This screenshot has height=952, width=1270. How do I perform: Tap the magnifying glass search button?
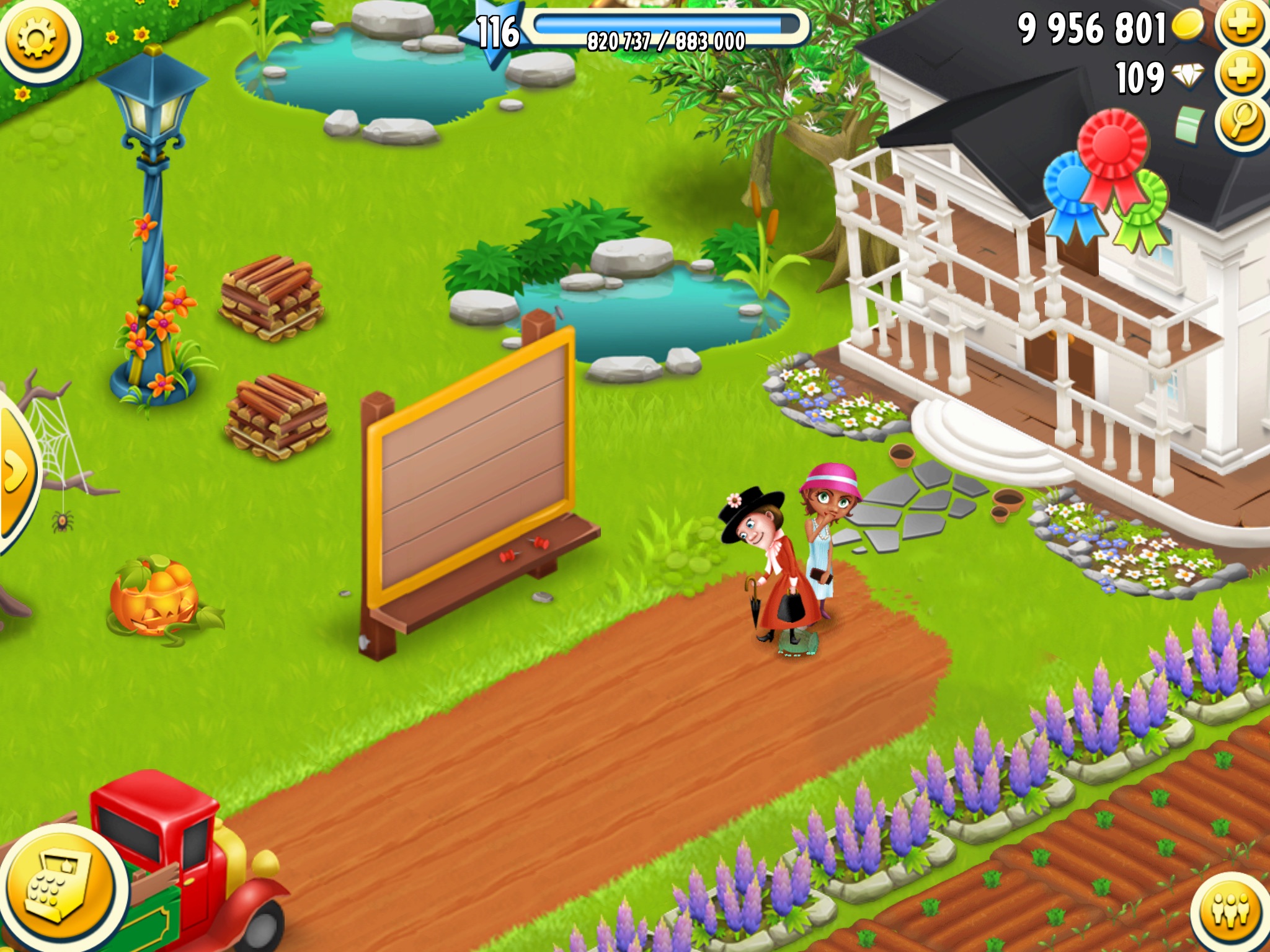tap(1242, 122)
